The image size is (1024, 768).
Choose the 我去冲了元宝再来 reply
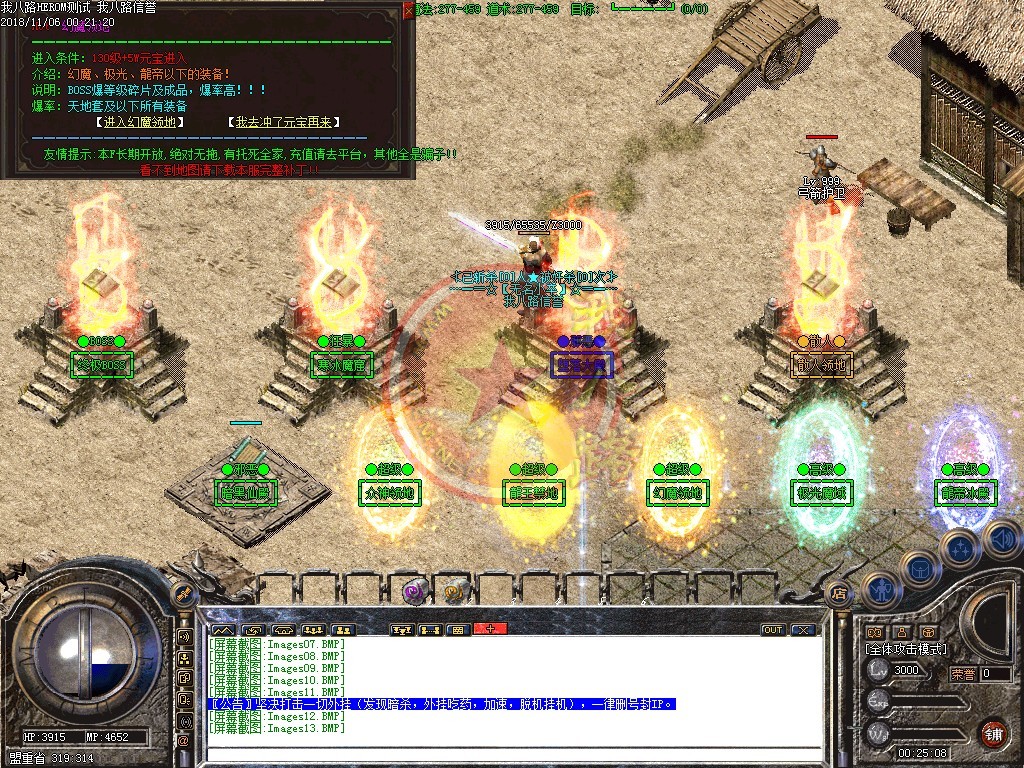click(x=284, y=122)
